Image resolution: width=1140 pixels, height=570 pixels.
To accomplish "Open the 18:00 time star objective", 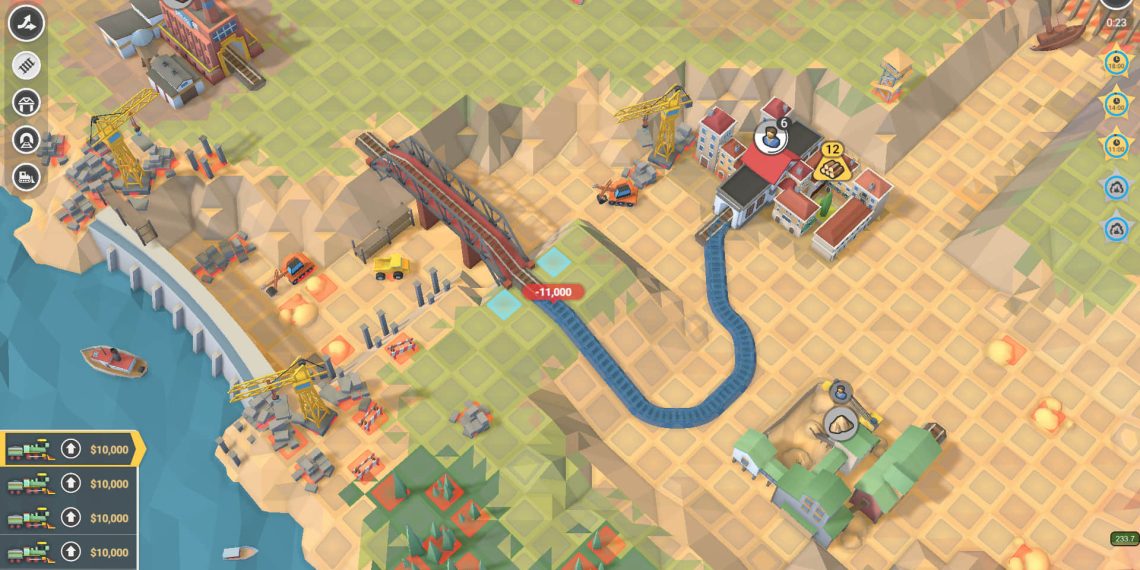I will pyautogui.click(x=1116, y=65).
